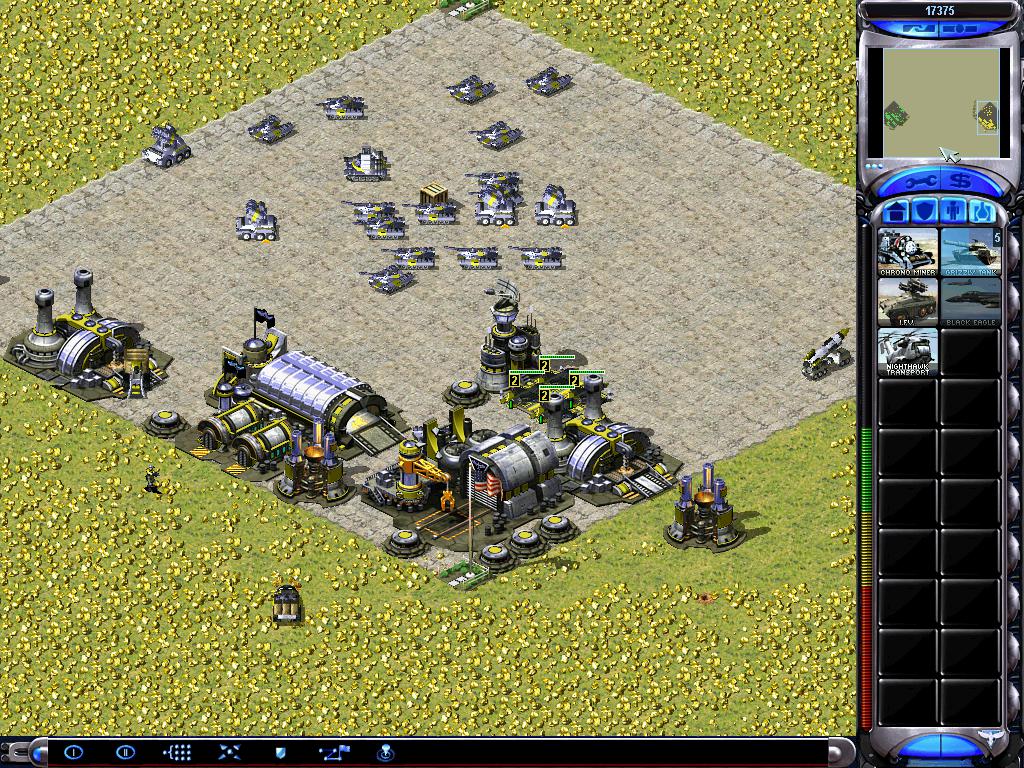This screenshot has height=768, width=1024.
Task: Build an IFV from the sidebar
Action: pos(908,302)
